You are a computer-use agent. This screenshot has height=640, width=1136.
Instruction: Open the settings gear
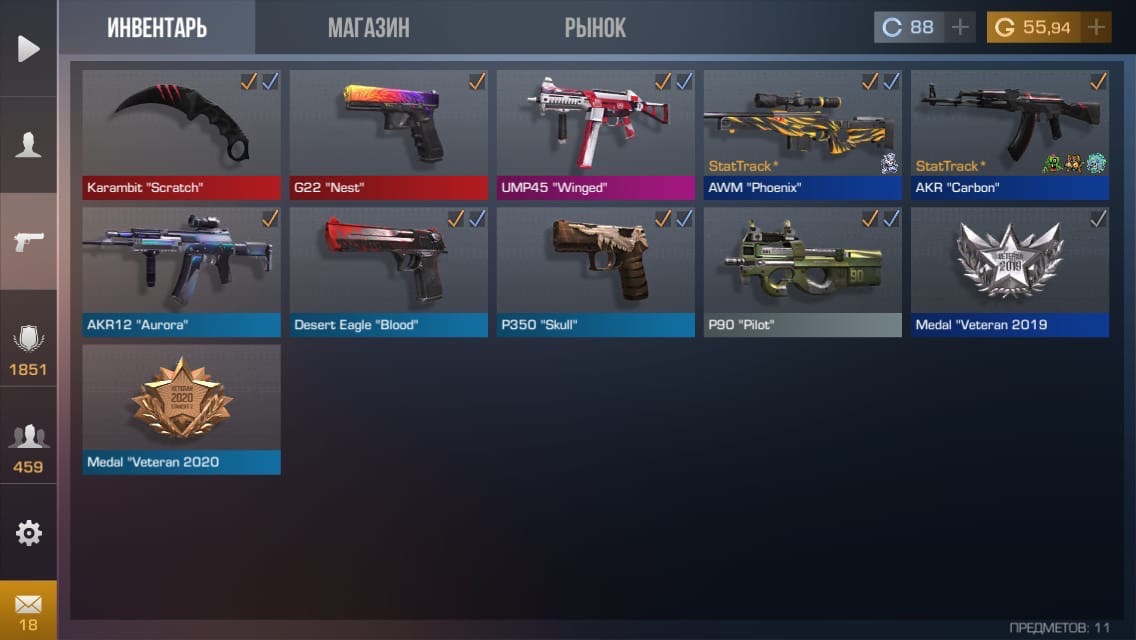(28, 533)
